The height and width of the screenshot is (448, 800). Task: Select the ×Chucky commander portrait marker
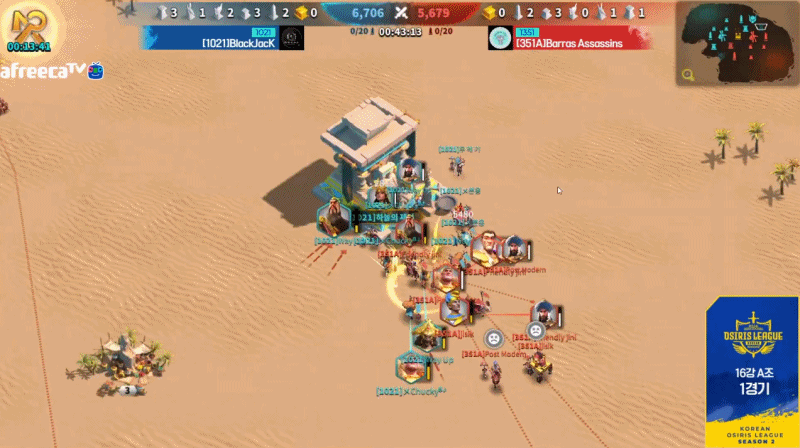click(413, 366)
